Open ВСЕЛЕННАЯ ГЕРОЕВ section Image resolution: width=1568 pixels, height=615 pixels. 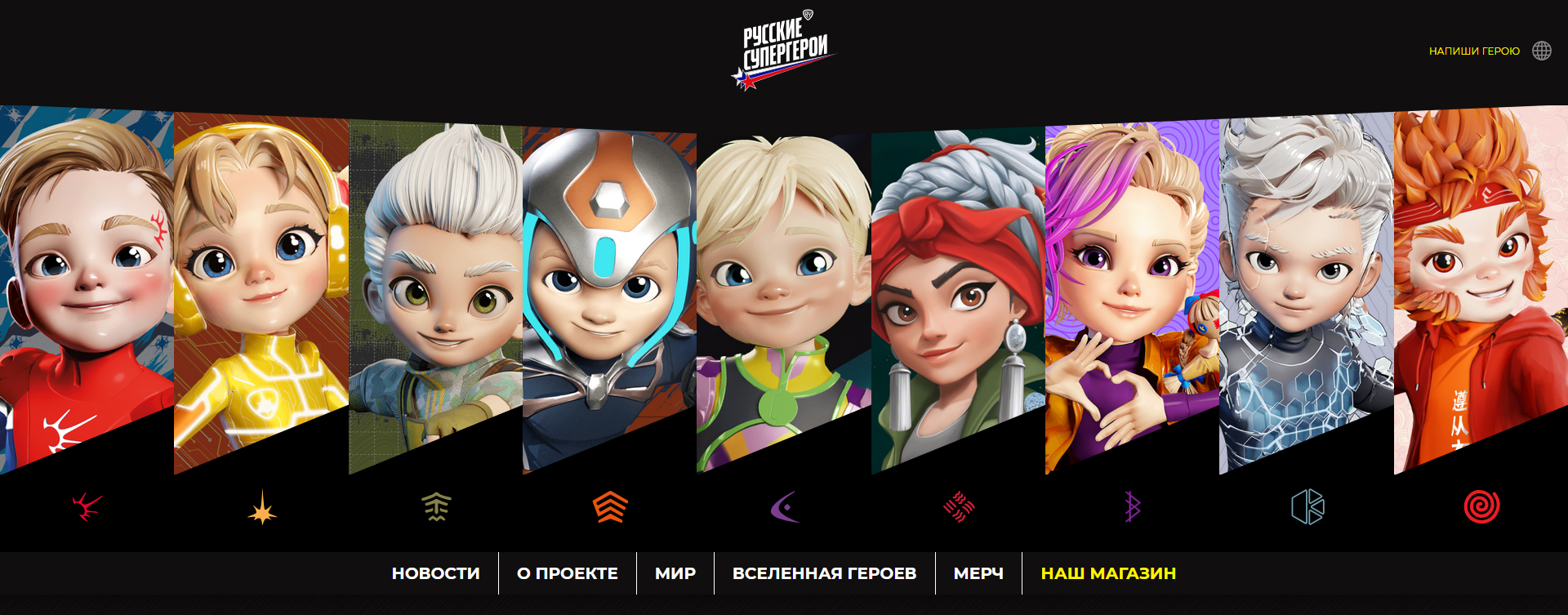click(824, 573)
